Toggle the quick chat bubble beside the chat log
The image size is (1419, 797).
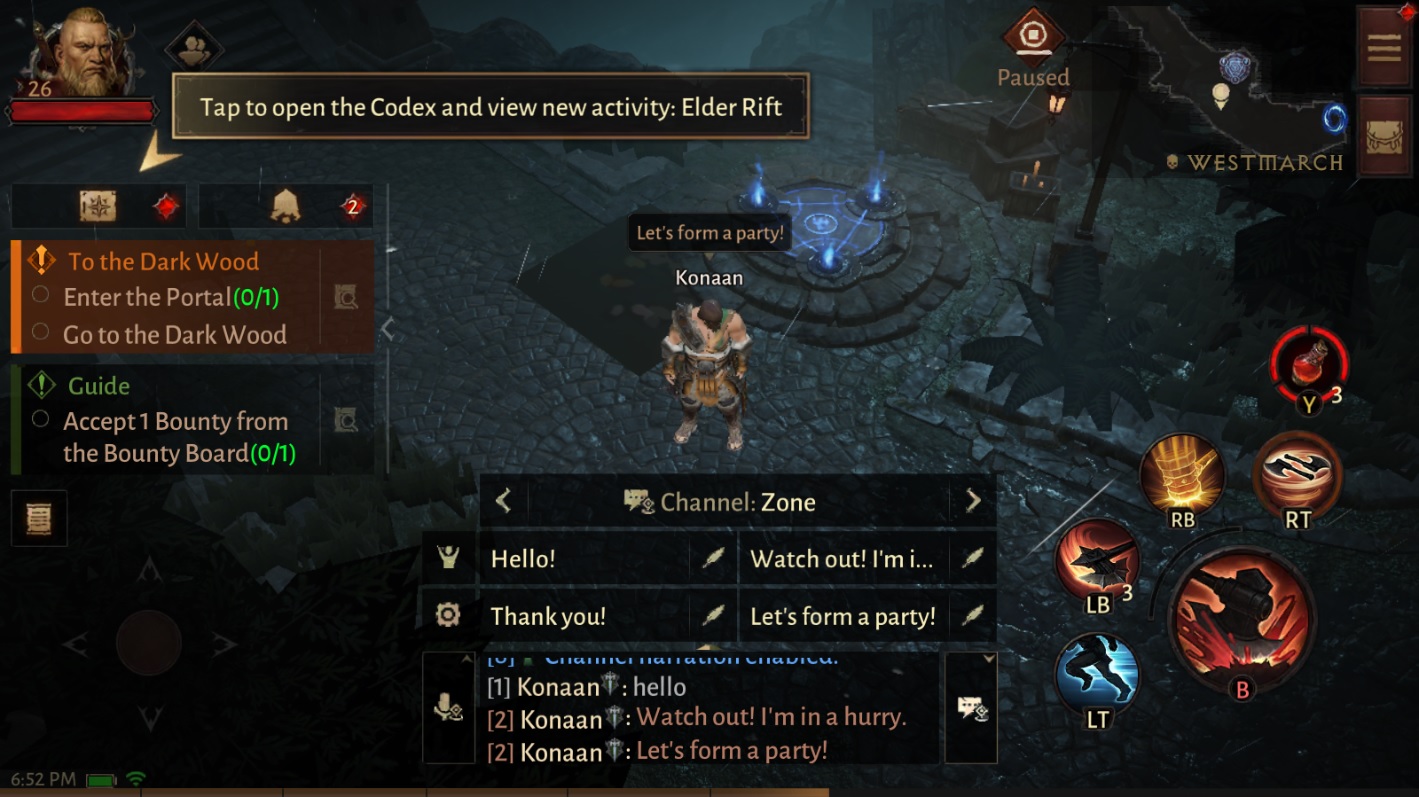(970, 706)
